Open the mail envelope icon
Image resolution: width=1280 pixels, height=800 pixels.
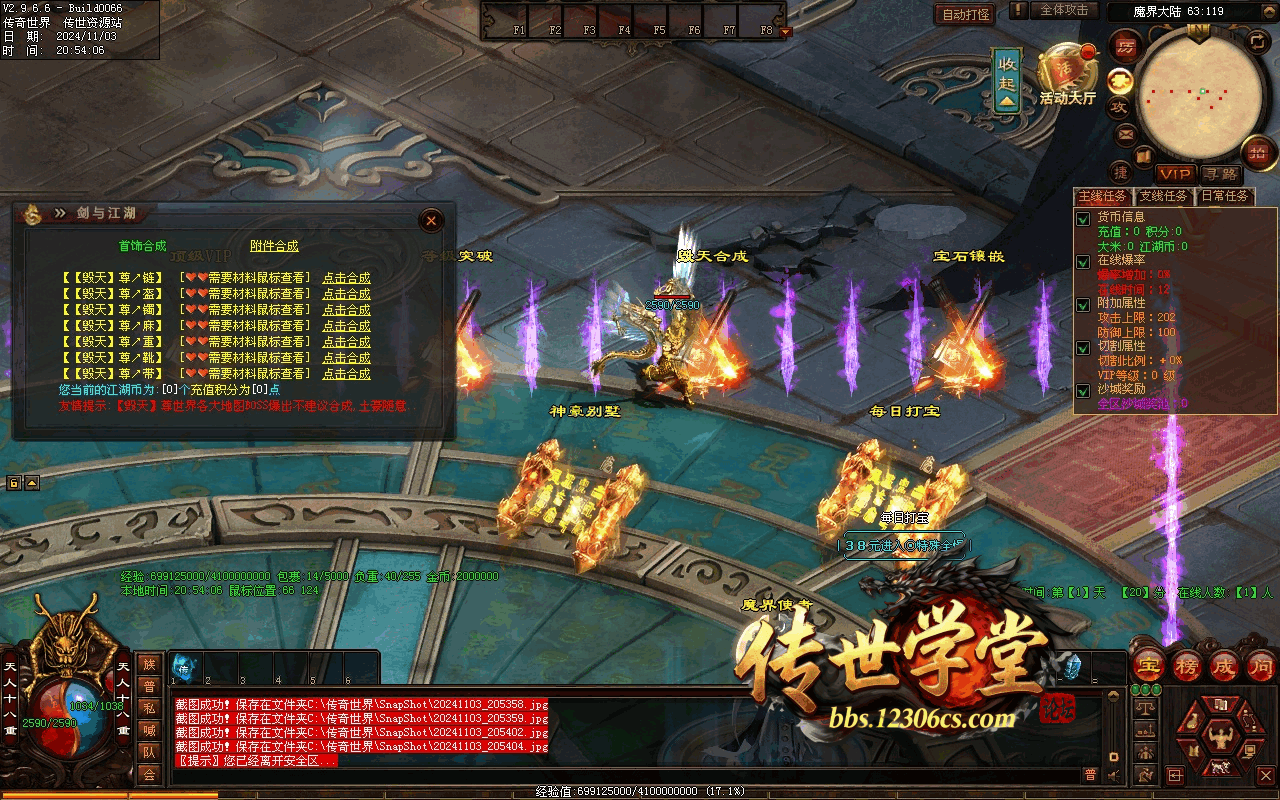pos(1126,134)
